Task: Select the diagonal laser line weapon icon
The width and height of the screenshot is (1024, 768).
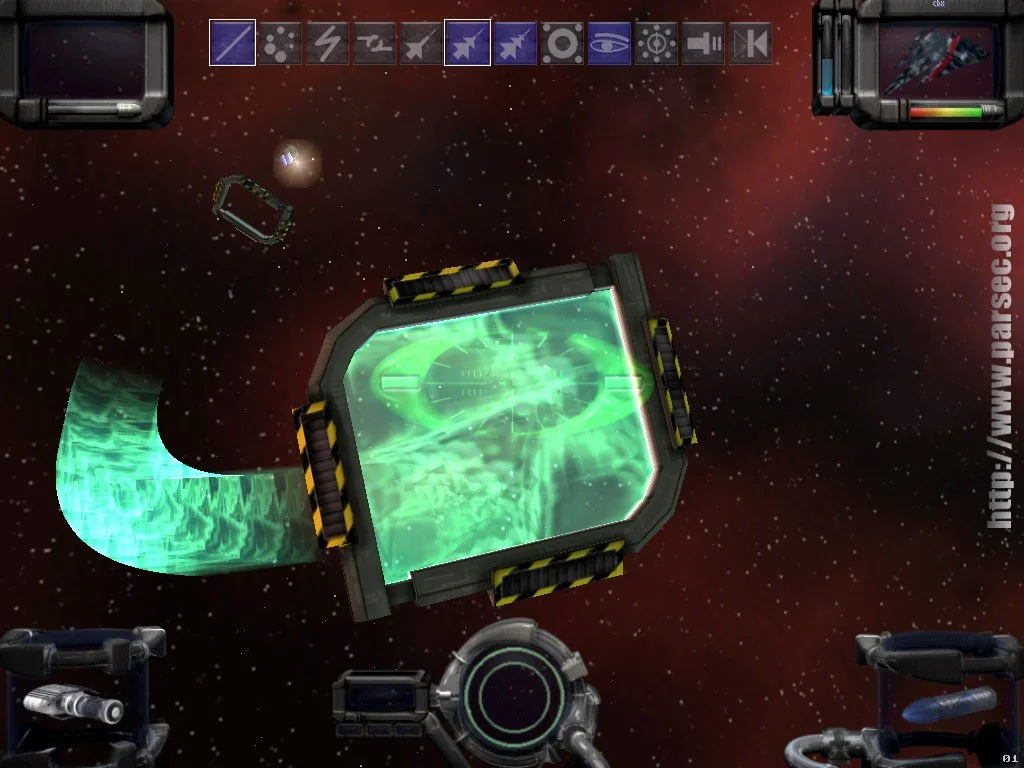Action: pyautogui.click(x=232, y=43)
